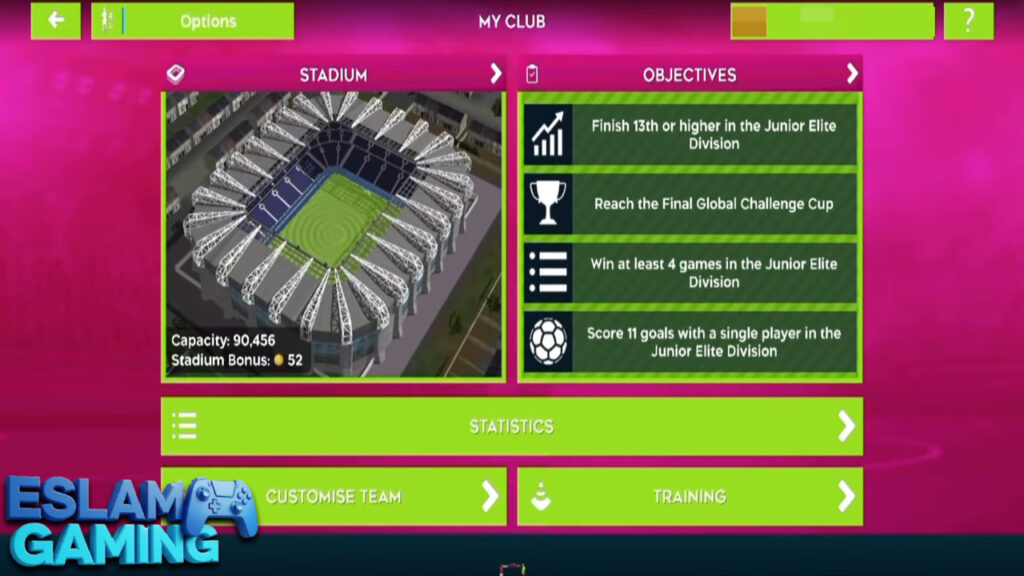Viewport: 1024px width, 576px height.
Task: Pick the Score 11 goals objective
Action: tap(690, 342)
